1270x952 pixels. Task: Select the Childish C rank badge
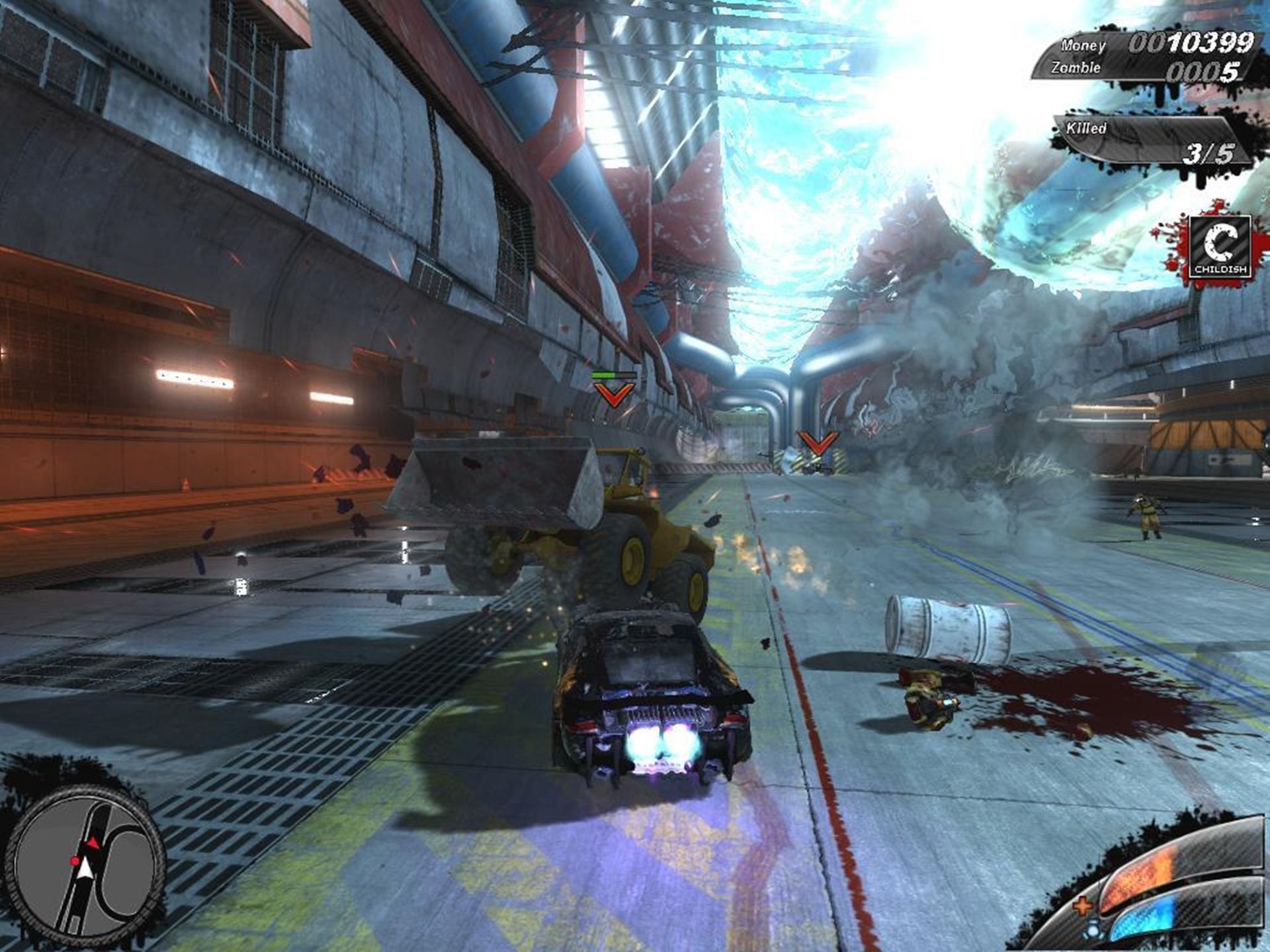coord(1219,246)
